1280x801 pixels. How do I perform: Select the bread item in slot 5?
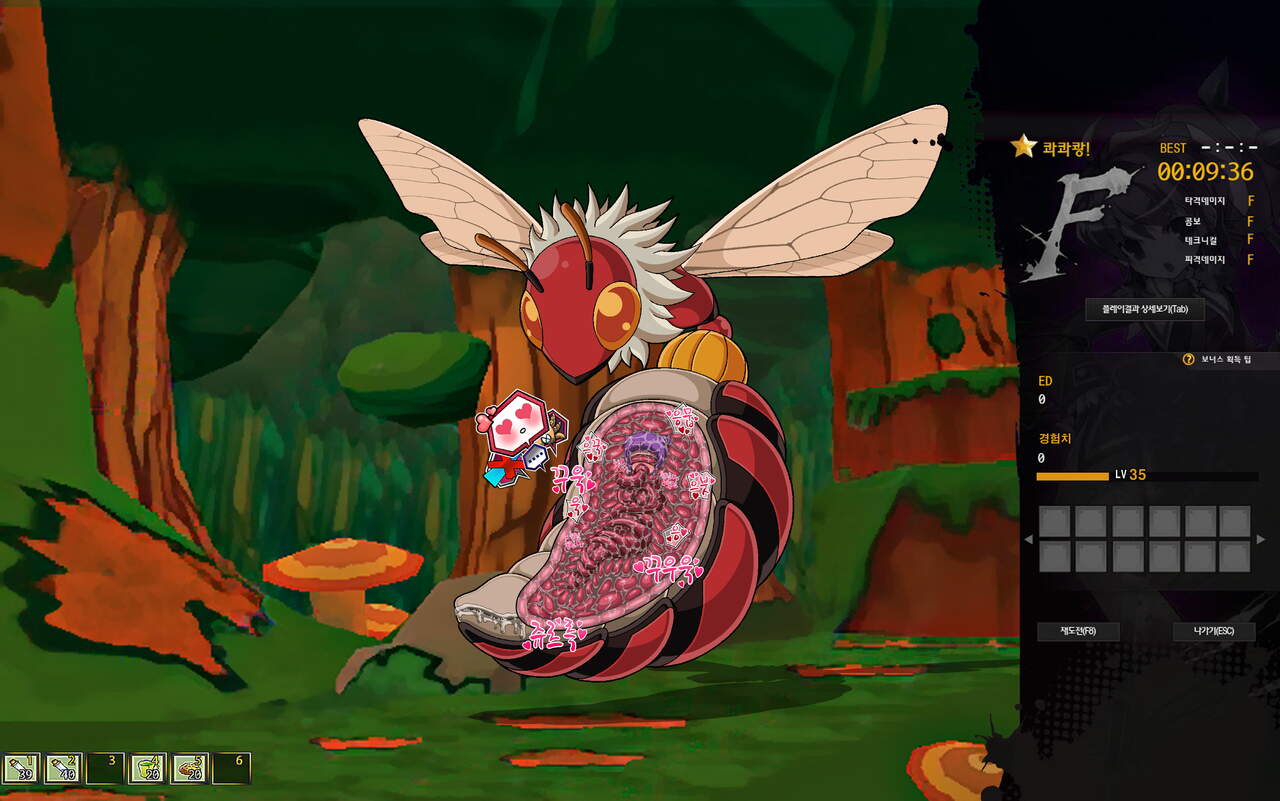point(190,768)
